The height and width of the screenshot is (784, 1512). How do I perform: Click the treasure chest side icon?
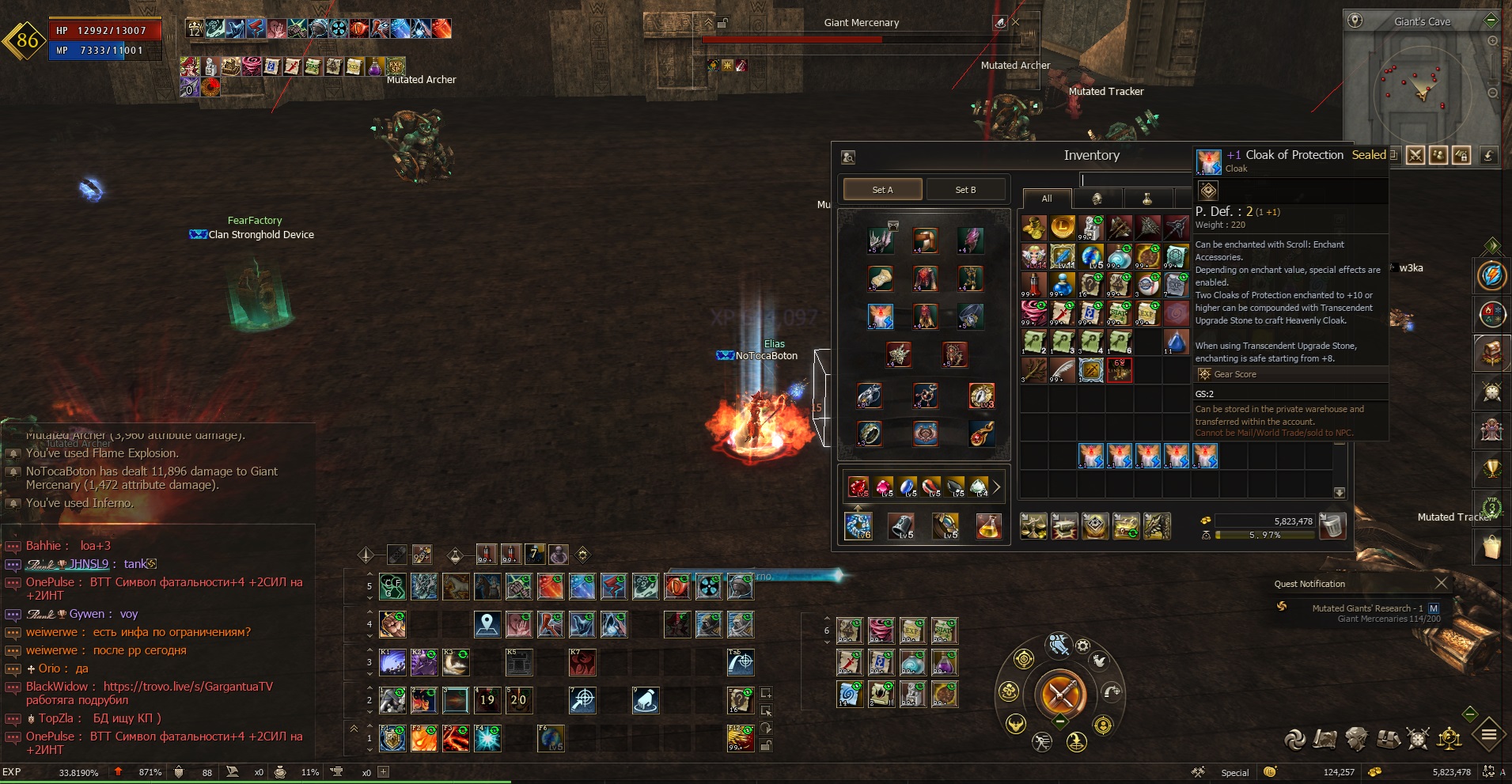pos(1491,353)
